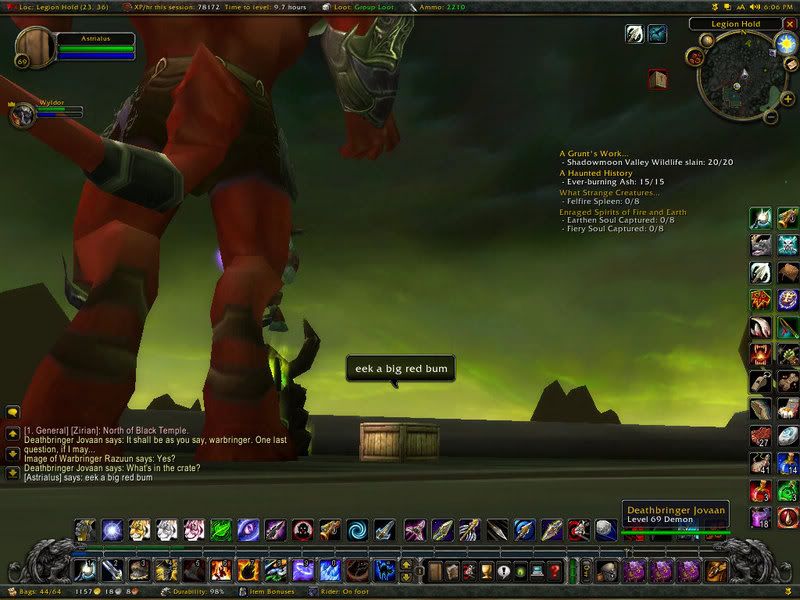Click the red-bordered crate quest item icon
The height and width of the screenshot is (600, 800).
click(657, 77)
